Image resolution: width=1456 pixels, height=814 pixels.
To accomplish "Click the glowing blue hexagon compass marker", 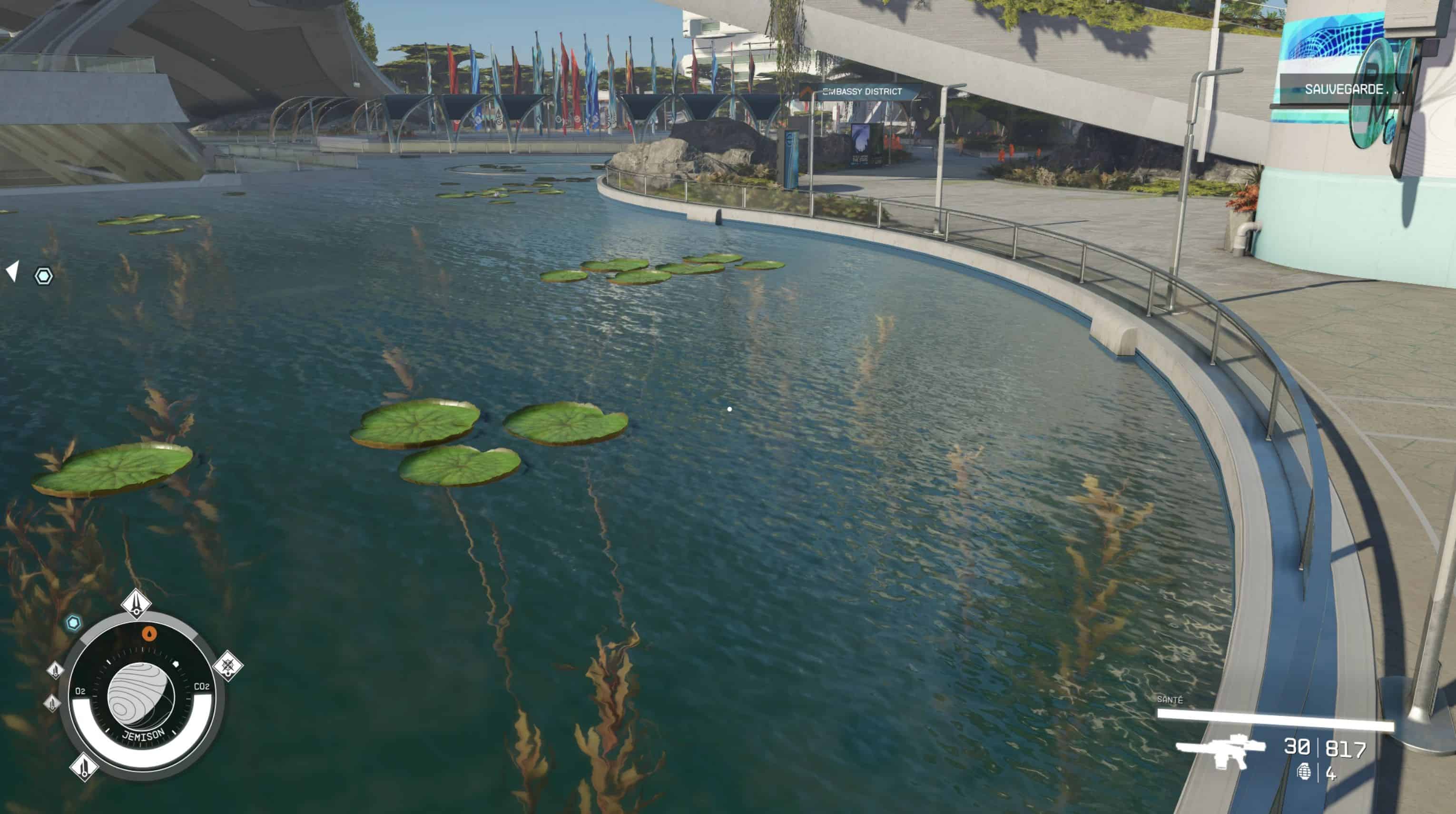I will click(73, 623).
